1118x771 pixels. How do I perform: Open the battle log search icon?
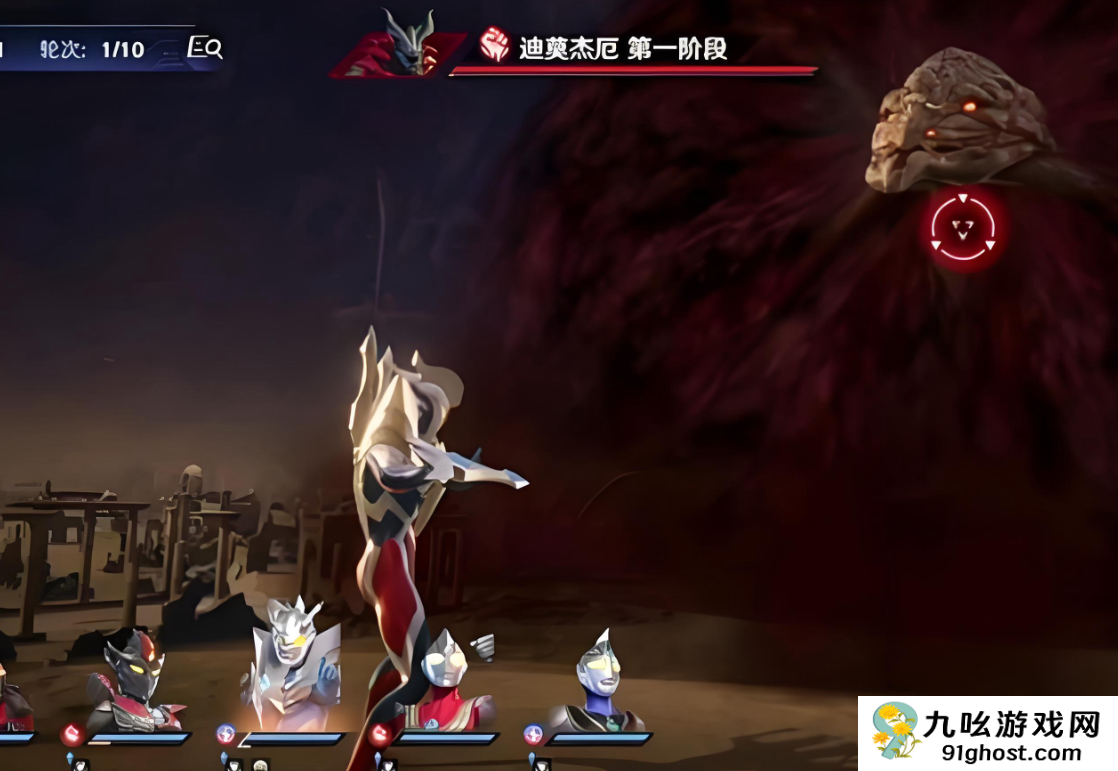pos(205,48)
